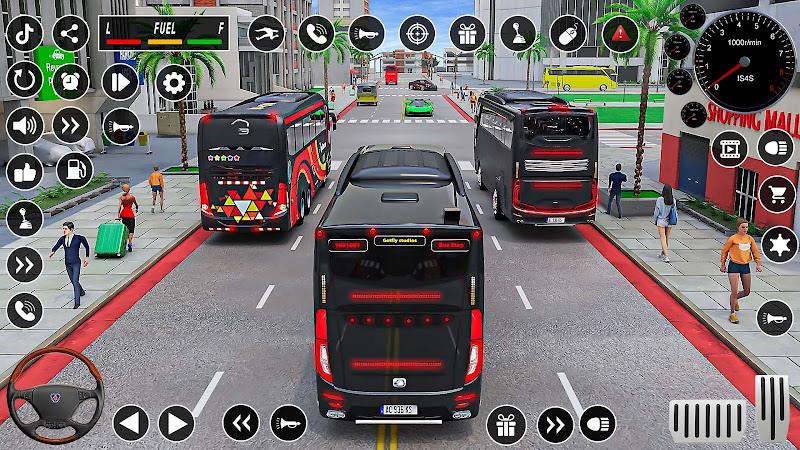This screenshot has width=800, height=450.
Task: Activate the running person icon
Action: 265,33
